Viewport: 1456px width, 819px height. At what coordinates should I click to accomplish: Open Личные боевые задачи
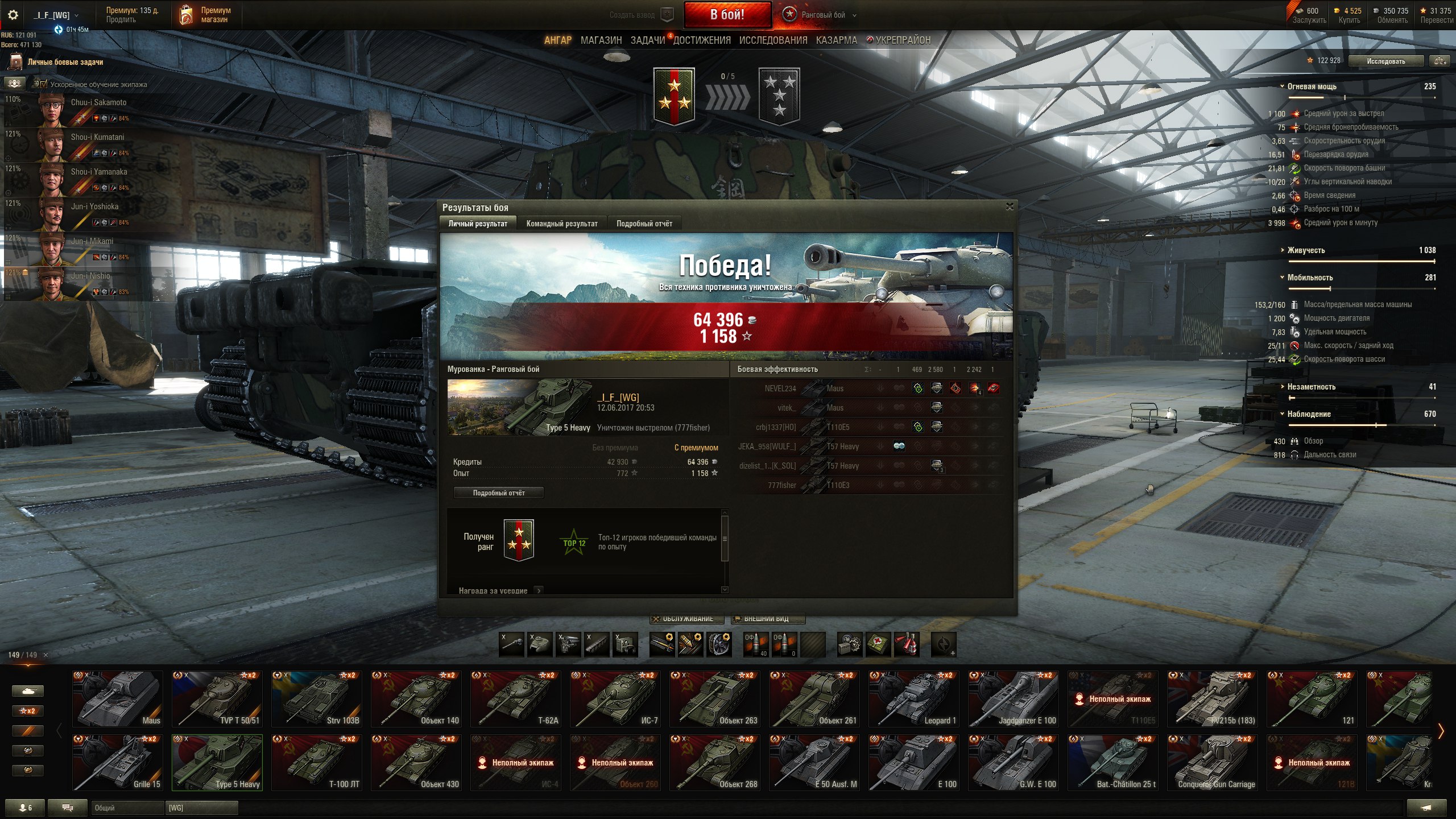pos(65,62)
